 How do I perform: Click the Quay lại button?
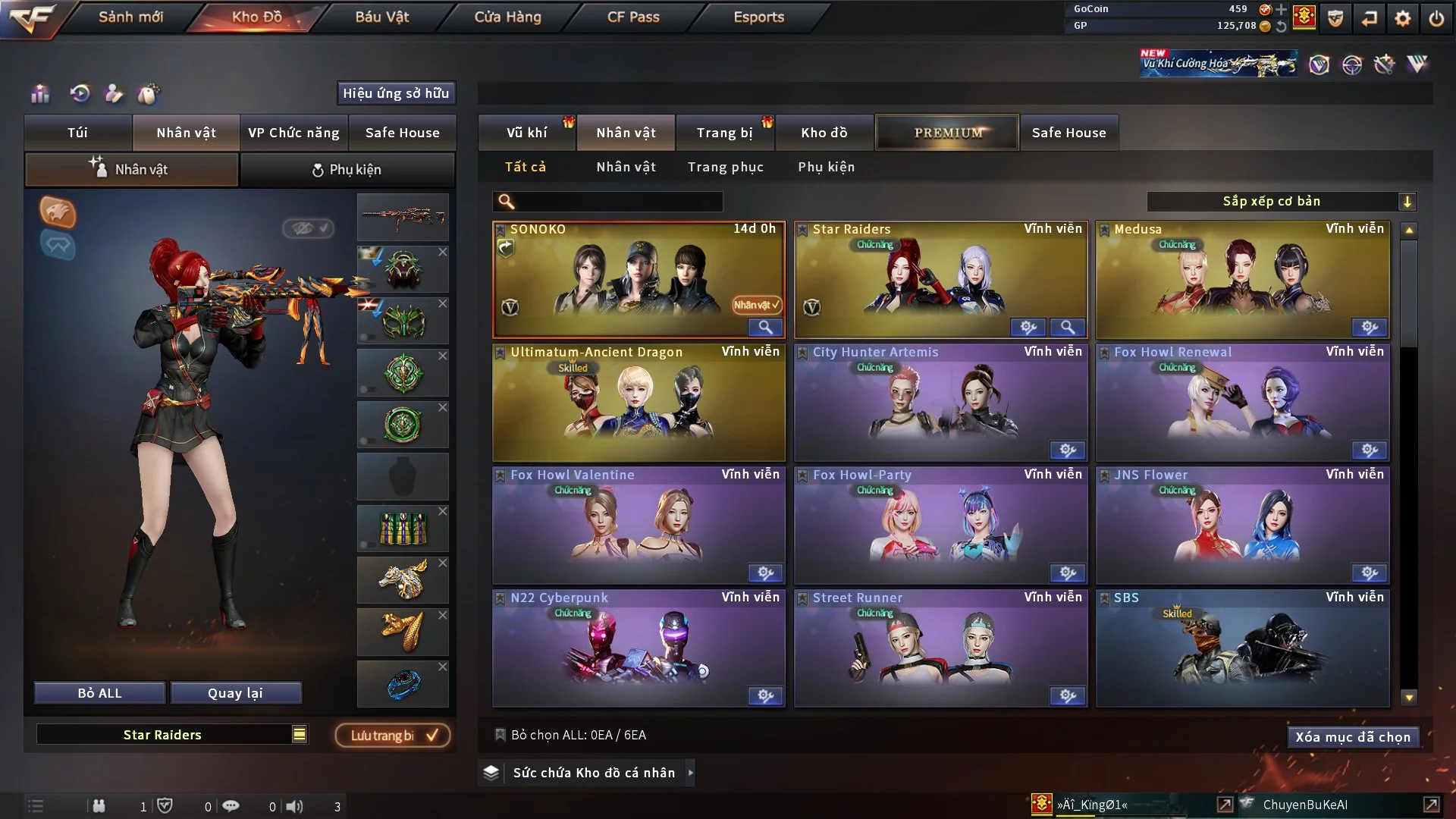235,693
